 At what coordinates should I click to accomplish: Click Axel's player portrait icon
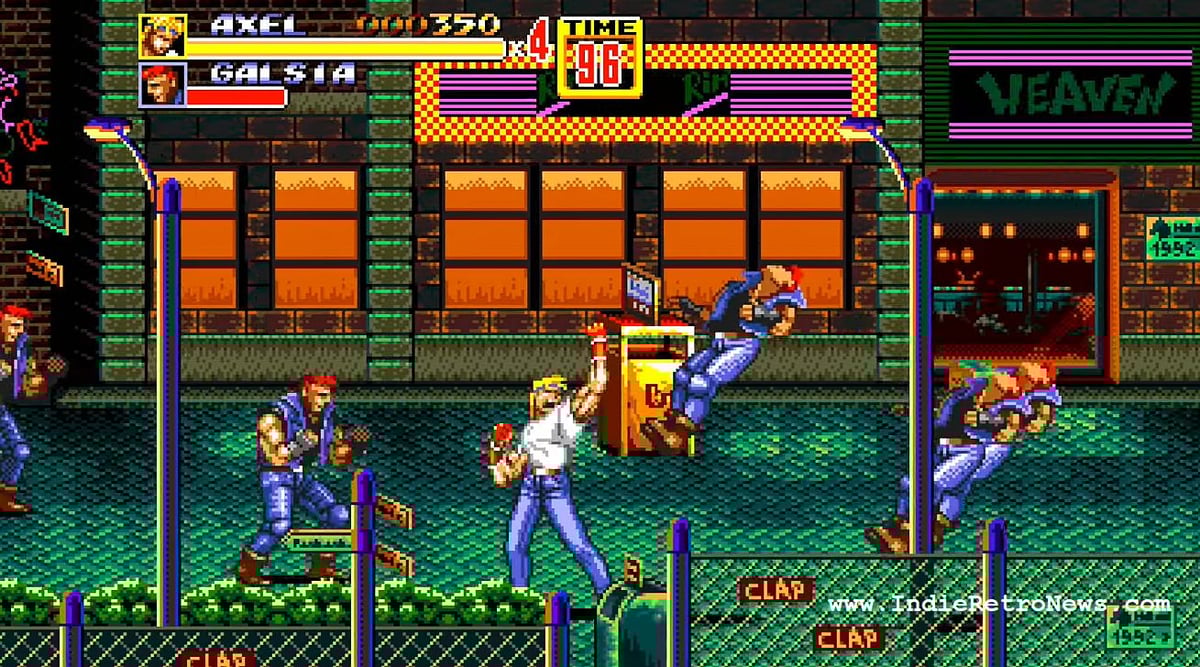161,37
